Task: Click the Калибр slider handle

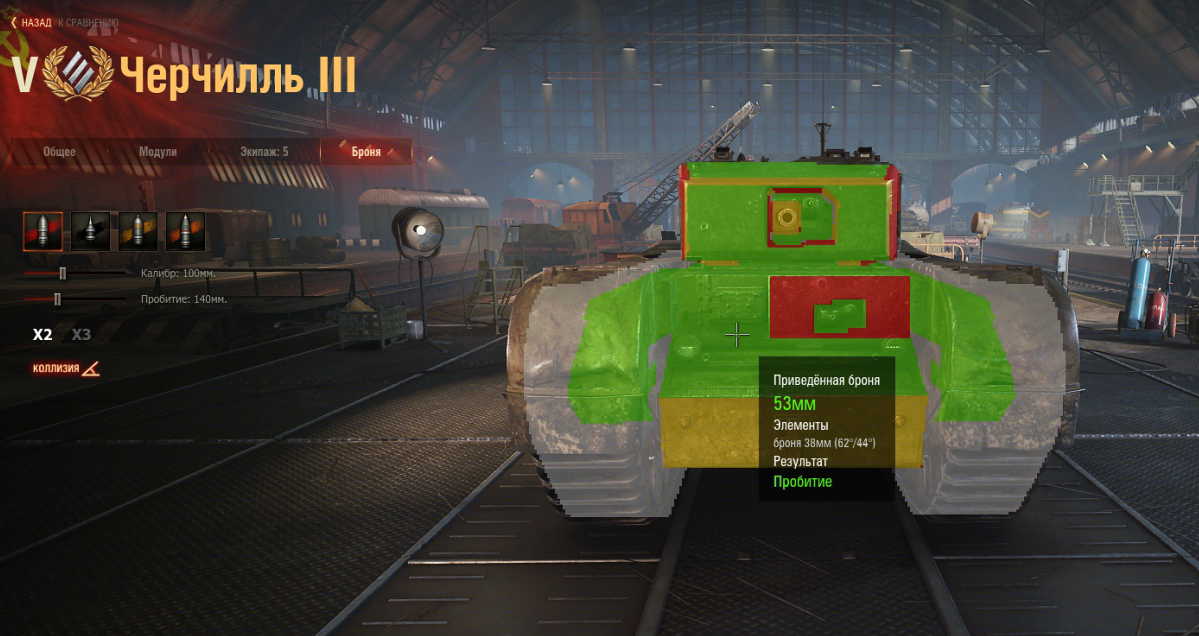Action: click(x=62, y=272)
